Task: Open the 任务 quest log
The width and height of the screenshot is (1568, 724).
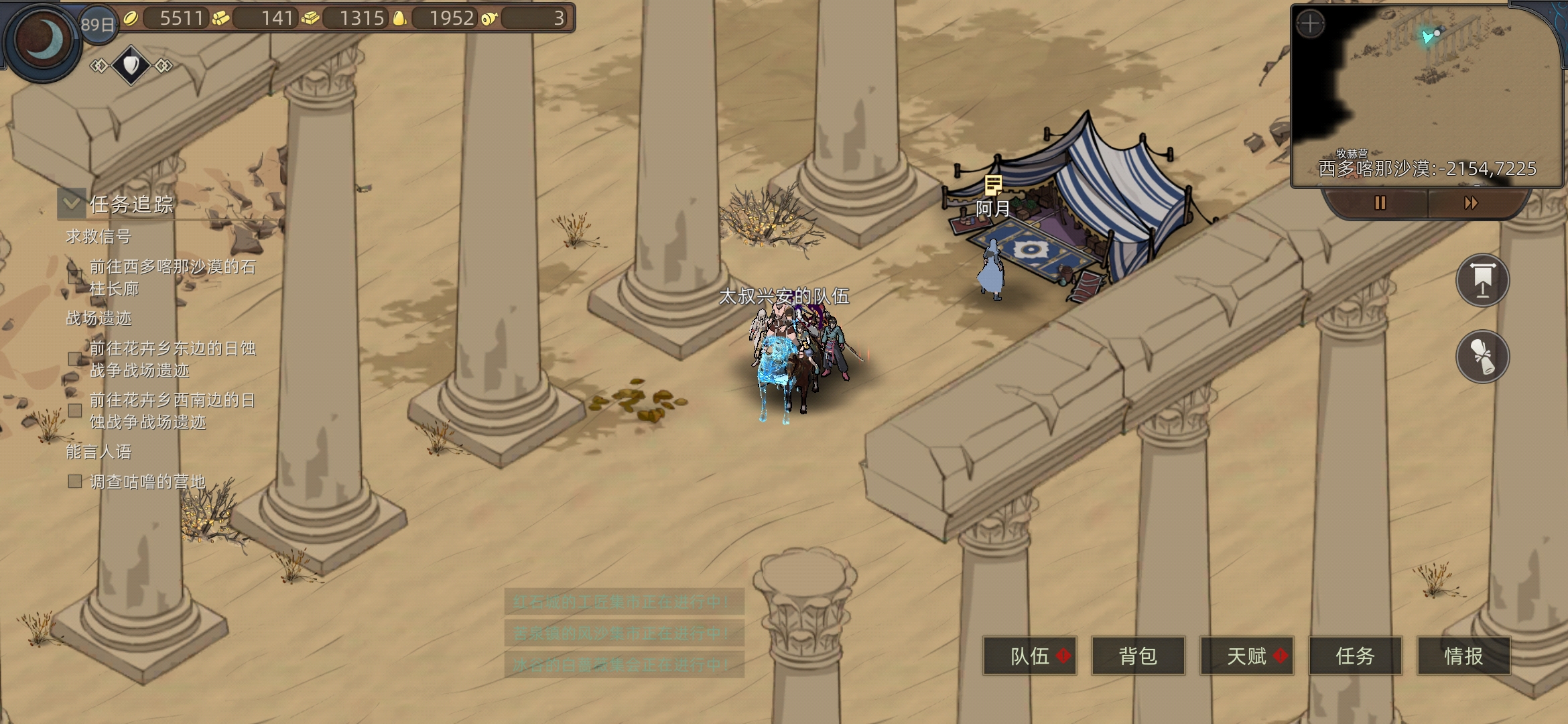Action: [1355, 656]
